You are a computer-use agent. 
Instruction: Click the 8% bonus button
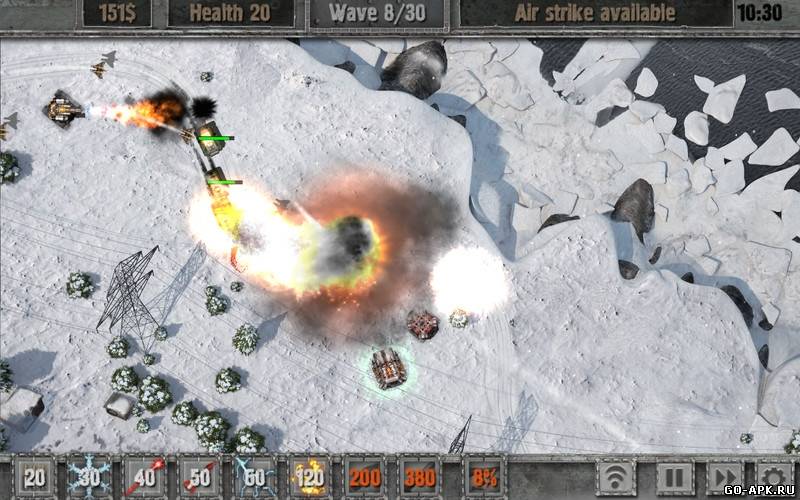point(475,477)
